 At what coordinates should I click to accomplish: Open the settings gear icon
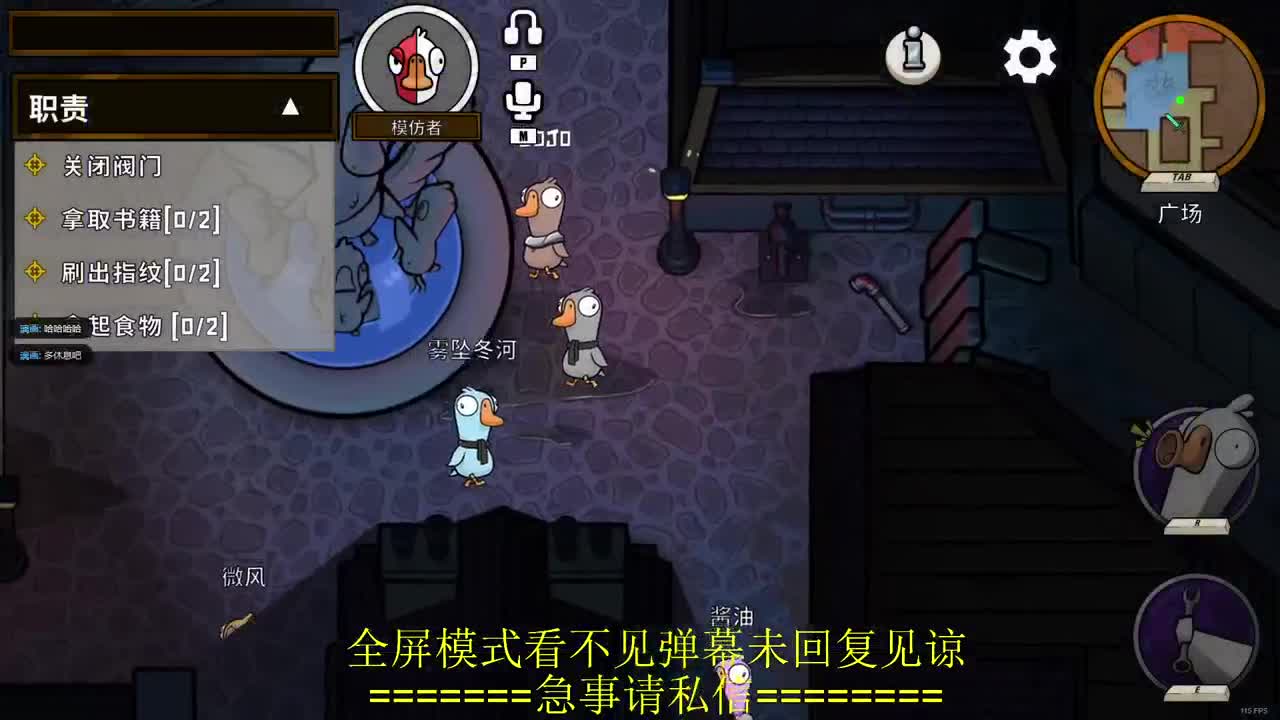(1029, 58)
